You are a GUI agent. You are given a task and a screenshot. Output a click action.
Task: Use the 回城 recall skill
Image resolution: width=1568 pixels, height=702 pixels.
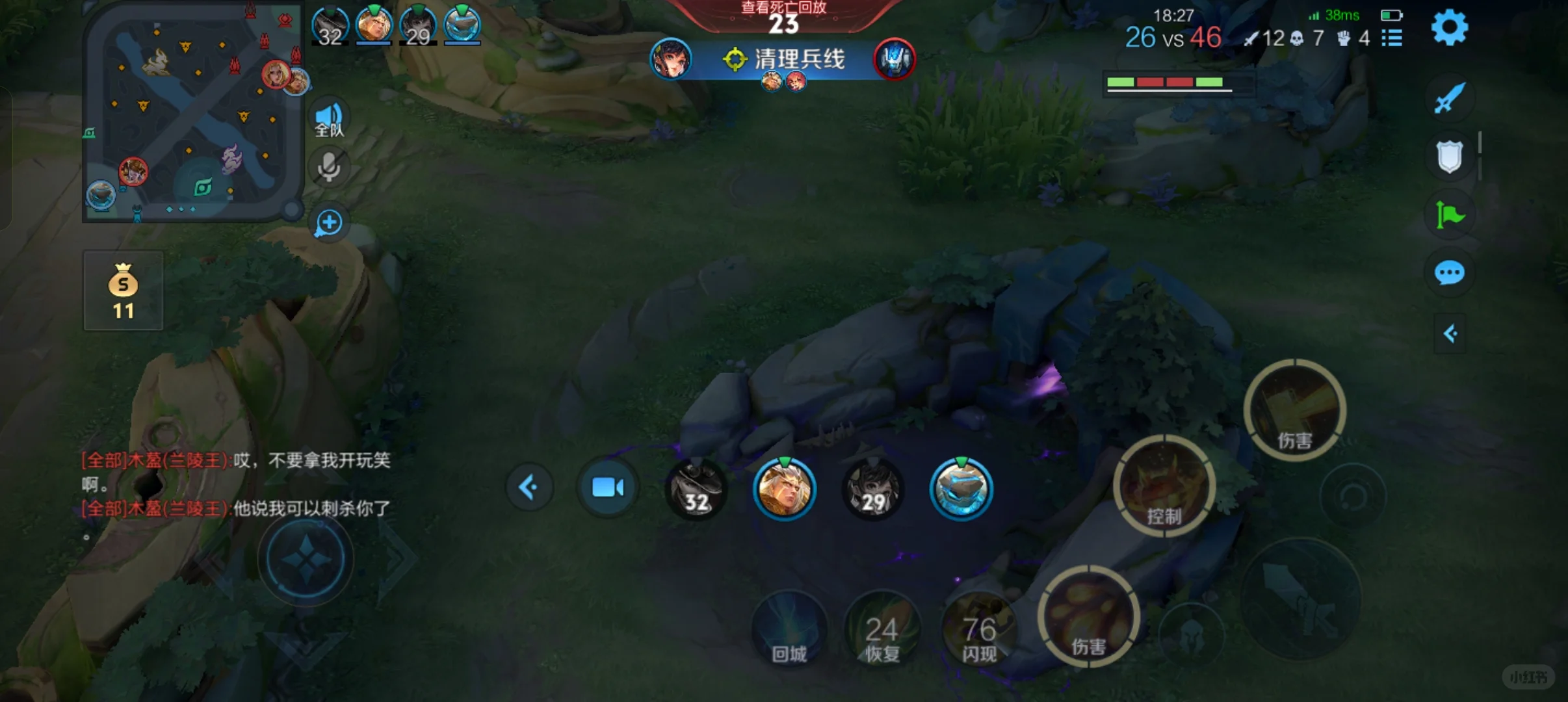pyautogui.click(x=789, y=630)
